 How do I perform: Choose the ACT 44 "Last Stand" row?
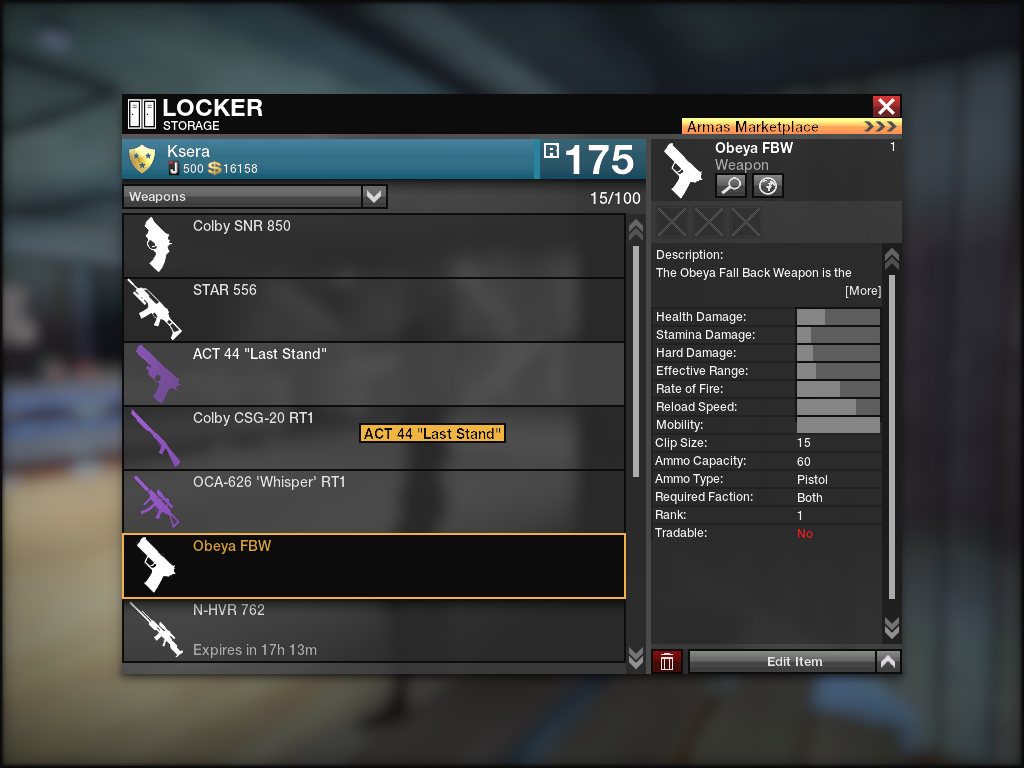click(373, 374)
